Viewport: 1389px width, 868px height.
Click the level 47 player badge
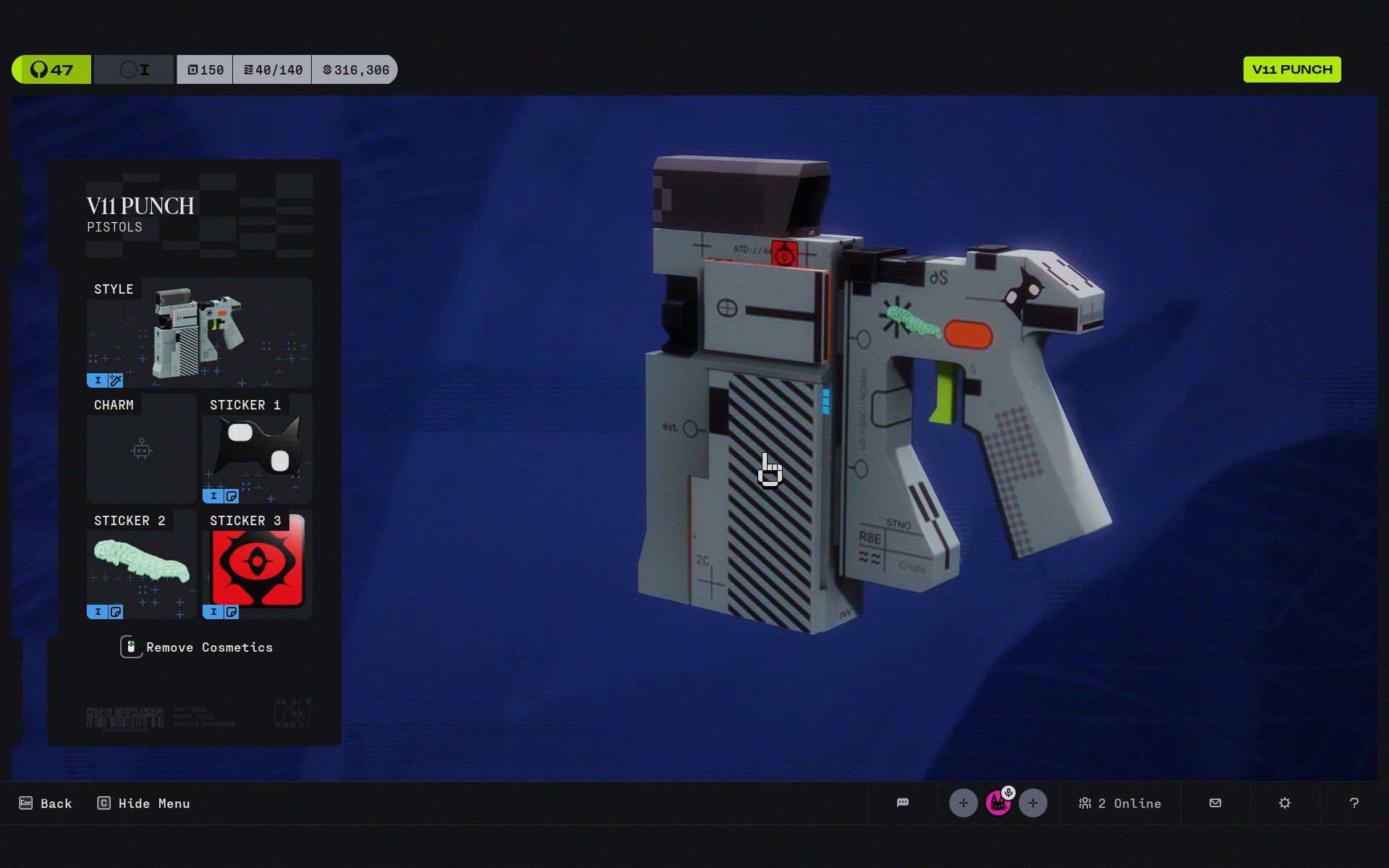click(x=51, y=69)
